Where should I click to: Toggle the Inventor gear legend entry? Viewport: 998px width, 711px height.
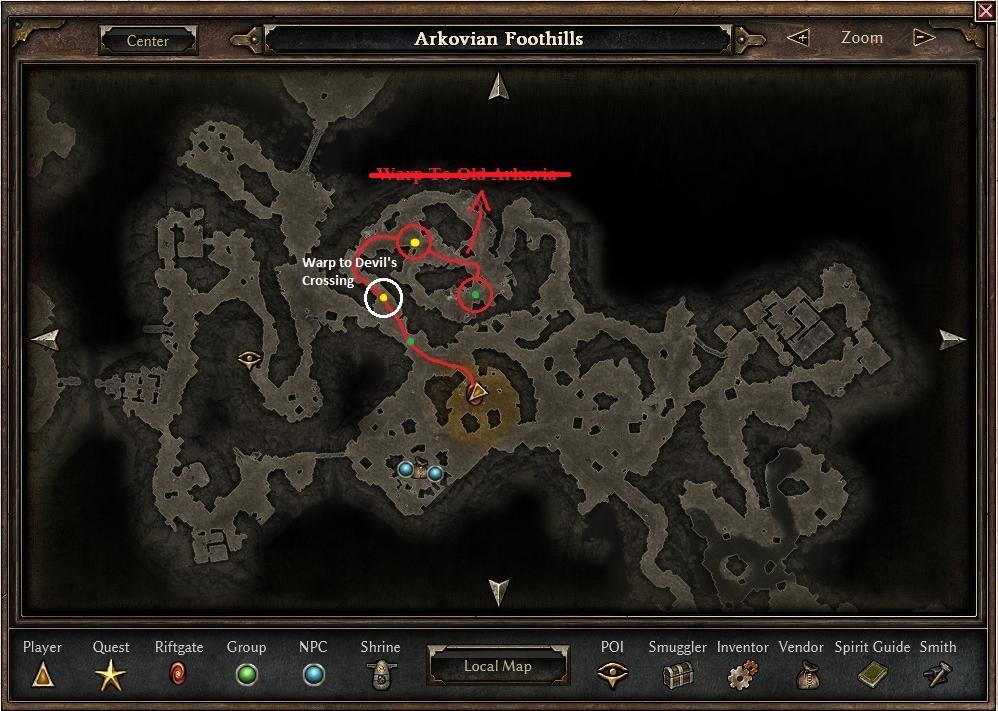click(x=742, y=675)
